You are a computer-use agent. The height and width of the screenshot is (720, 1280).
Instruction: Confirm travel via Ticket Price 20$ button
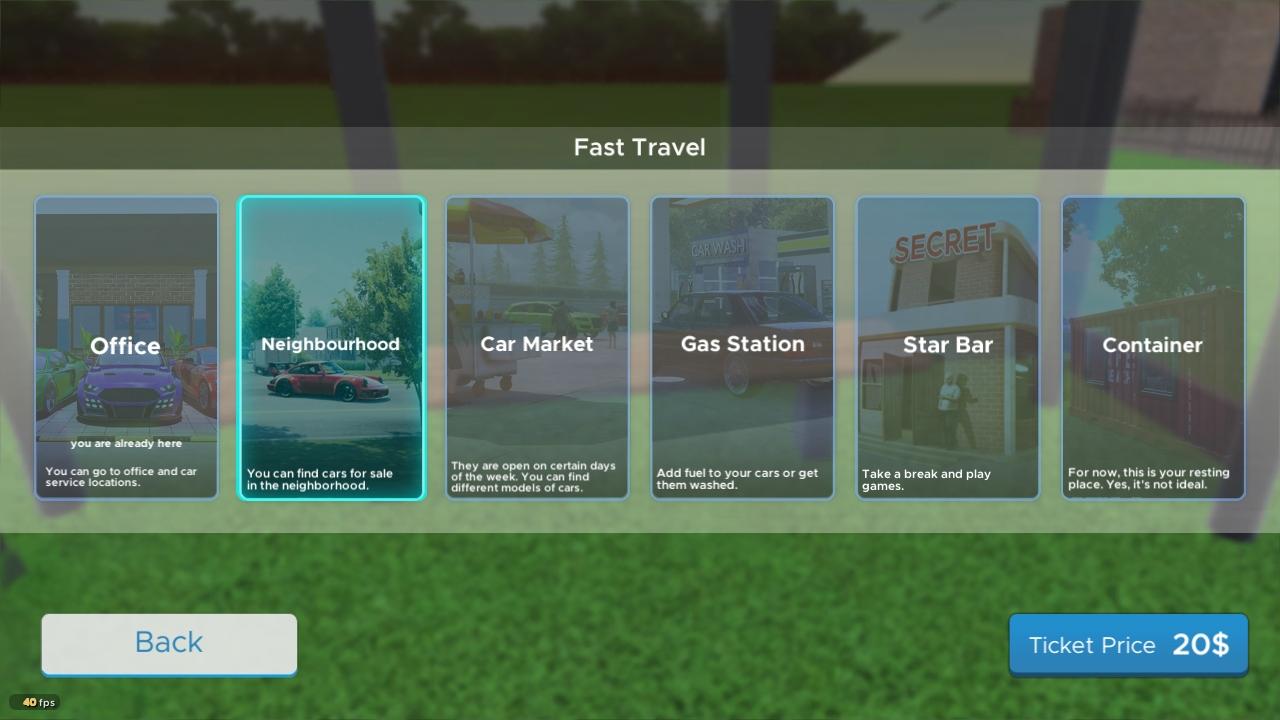1128,645
